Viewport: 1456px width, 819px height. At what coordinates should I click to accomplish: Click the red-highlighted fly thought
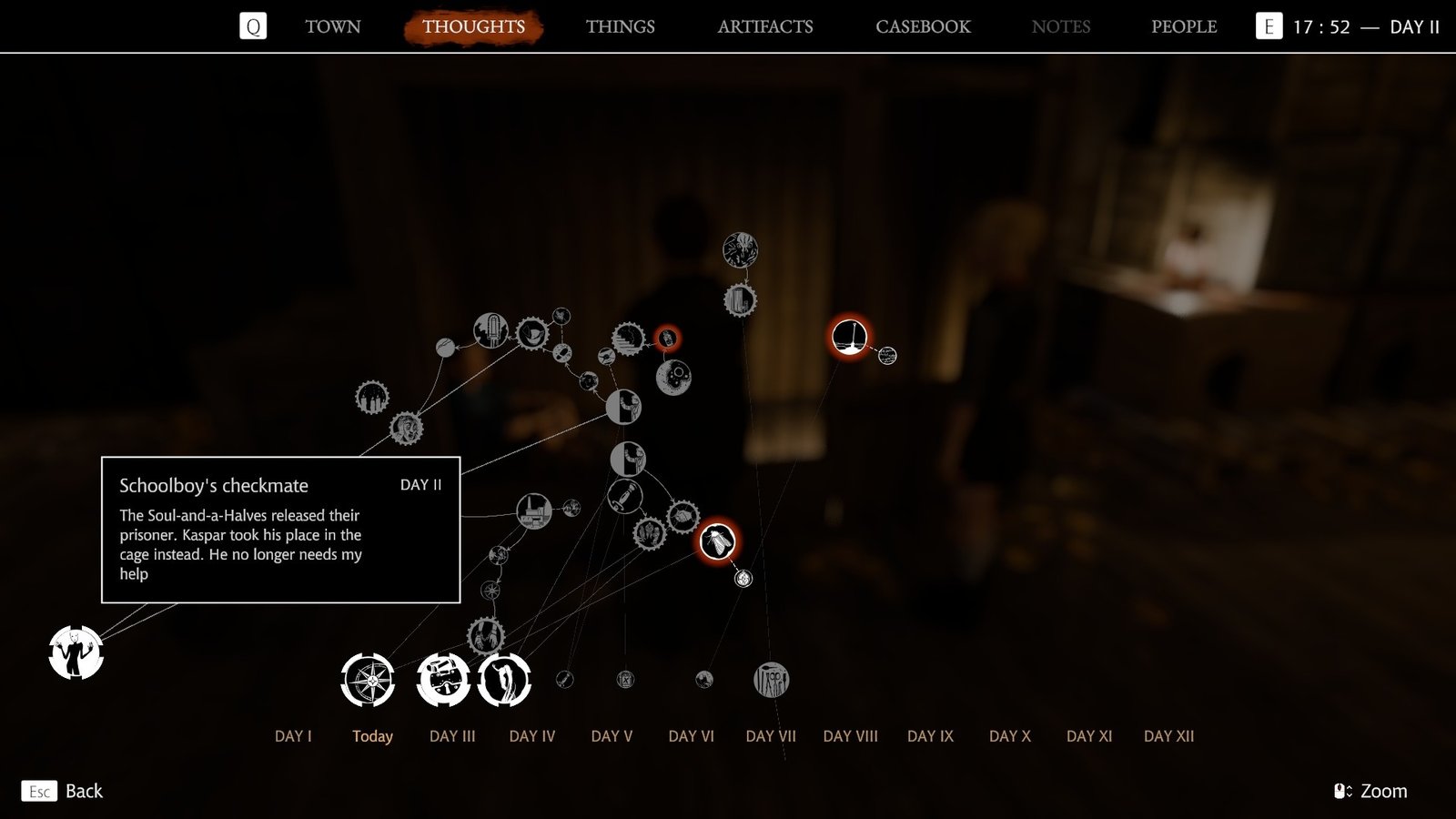point(717,540)
